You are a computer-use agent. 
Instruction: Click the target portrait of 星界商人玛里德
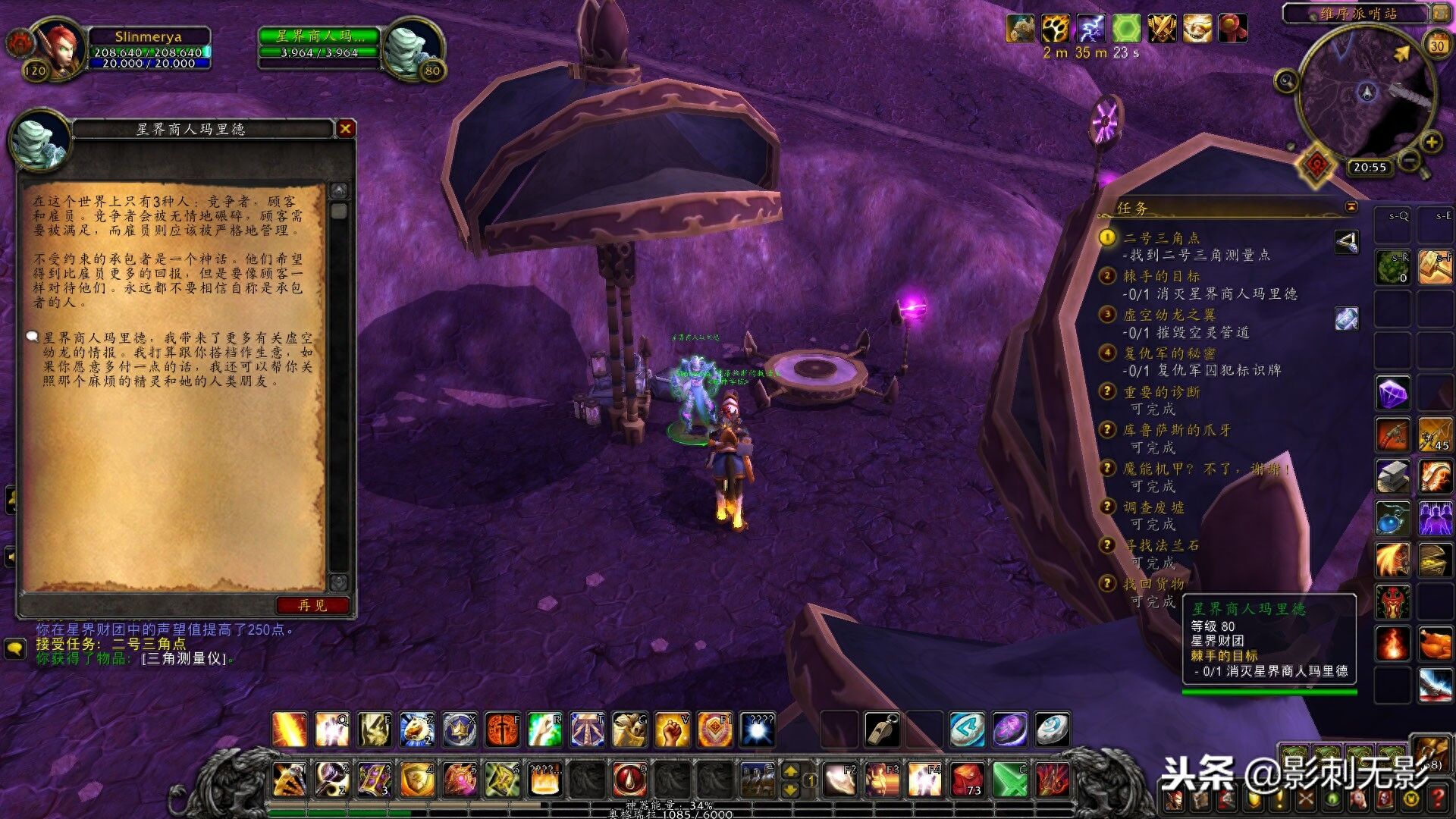click(x=413, y=47)
